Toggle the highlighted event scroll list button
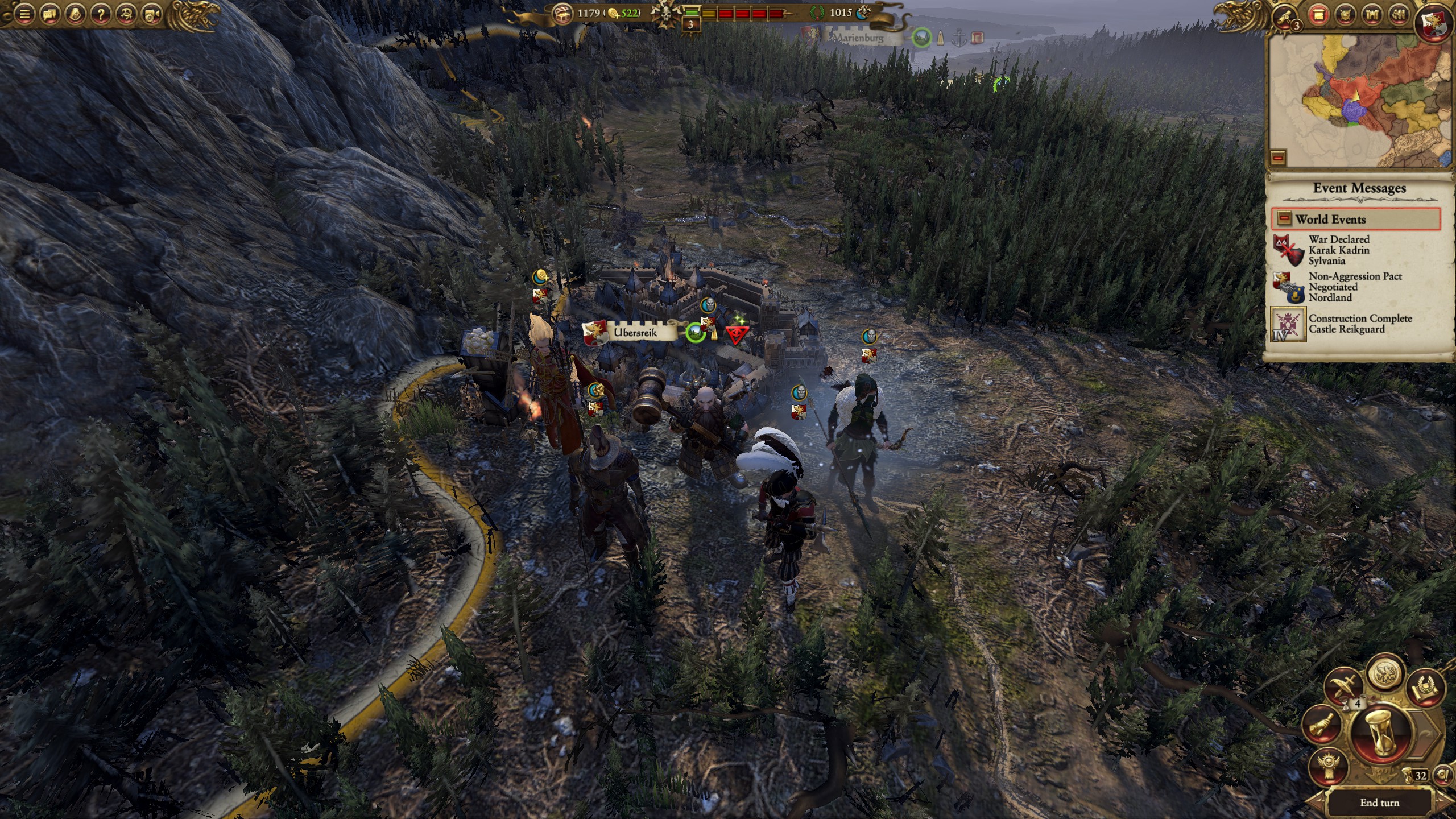 coord(1318,15)
